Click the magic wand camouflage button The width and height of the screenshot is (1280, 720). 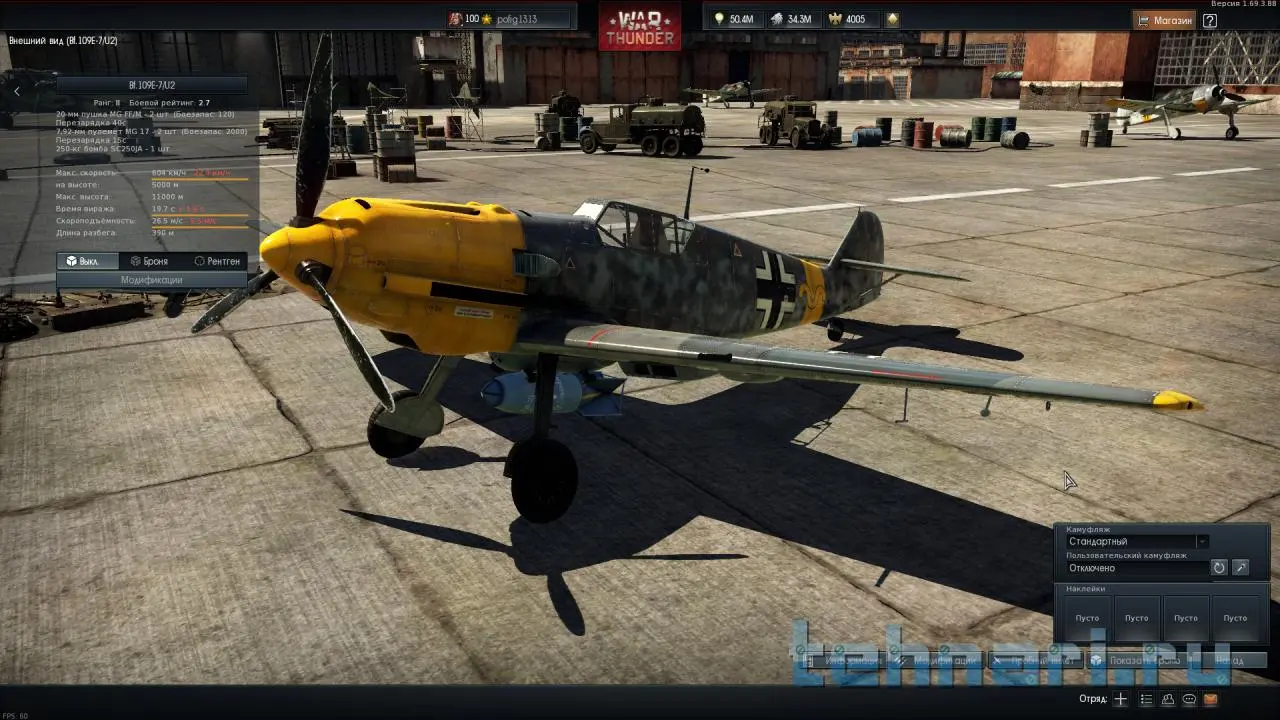(x=1241, y=568)
